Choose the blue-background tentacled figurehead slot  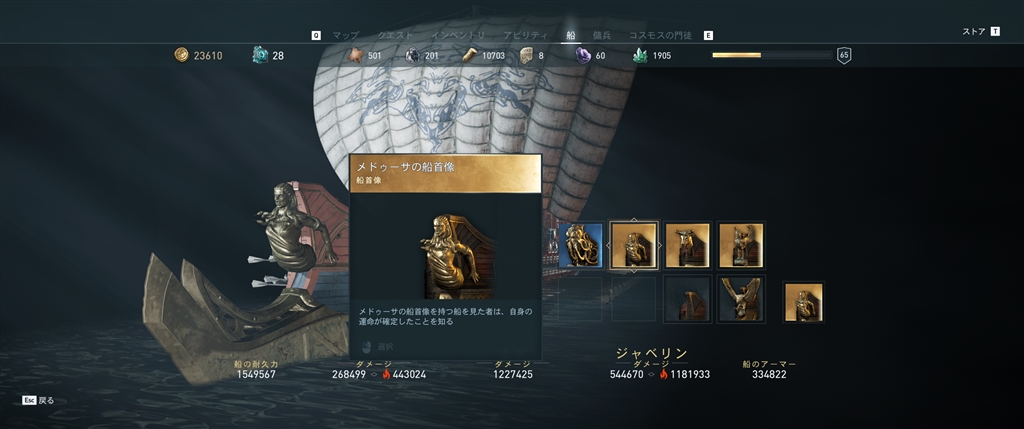[x=580, y=246]
